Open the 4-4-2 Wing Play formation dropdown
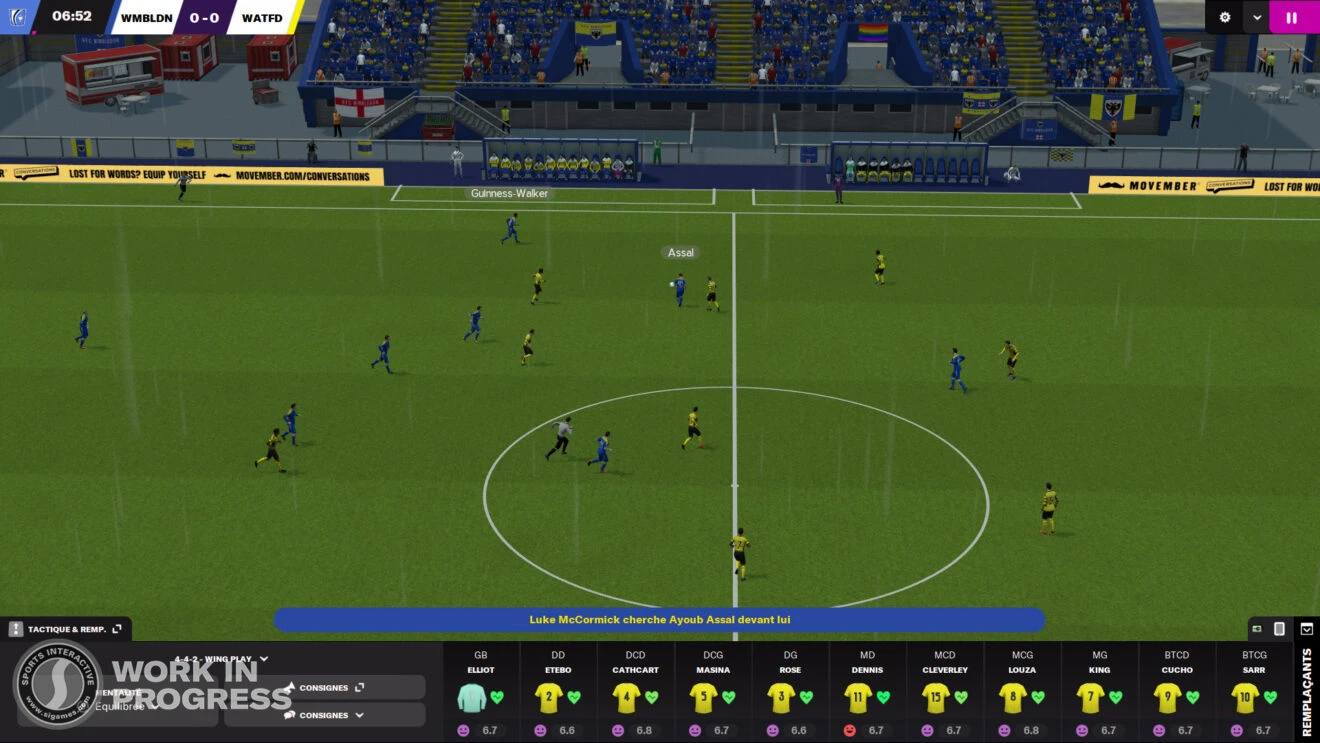The image size is (1320, 743). [x=262, y=658]
